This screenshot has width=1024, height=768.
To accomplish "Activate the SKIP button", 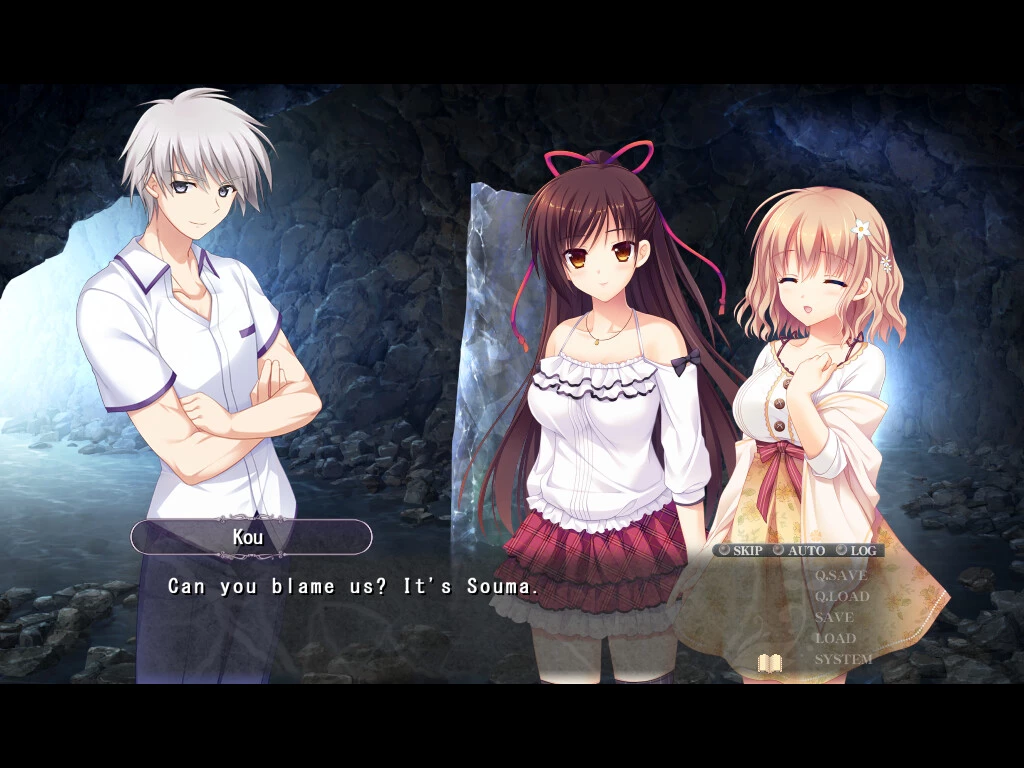I will [x=740, y=550].
